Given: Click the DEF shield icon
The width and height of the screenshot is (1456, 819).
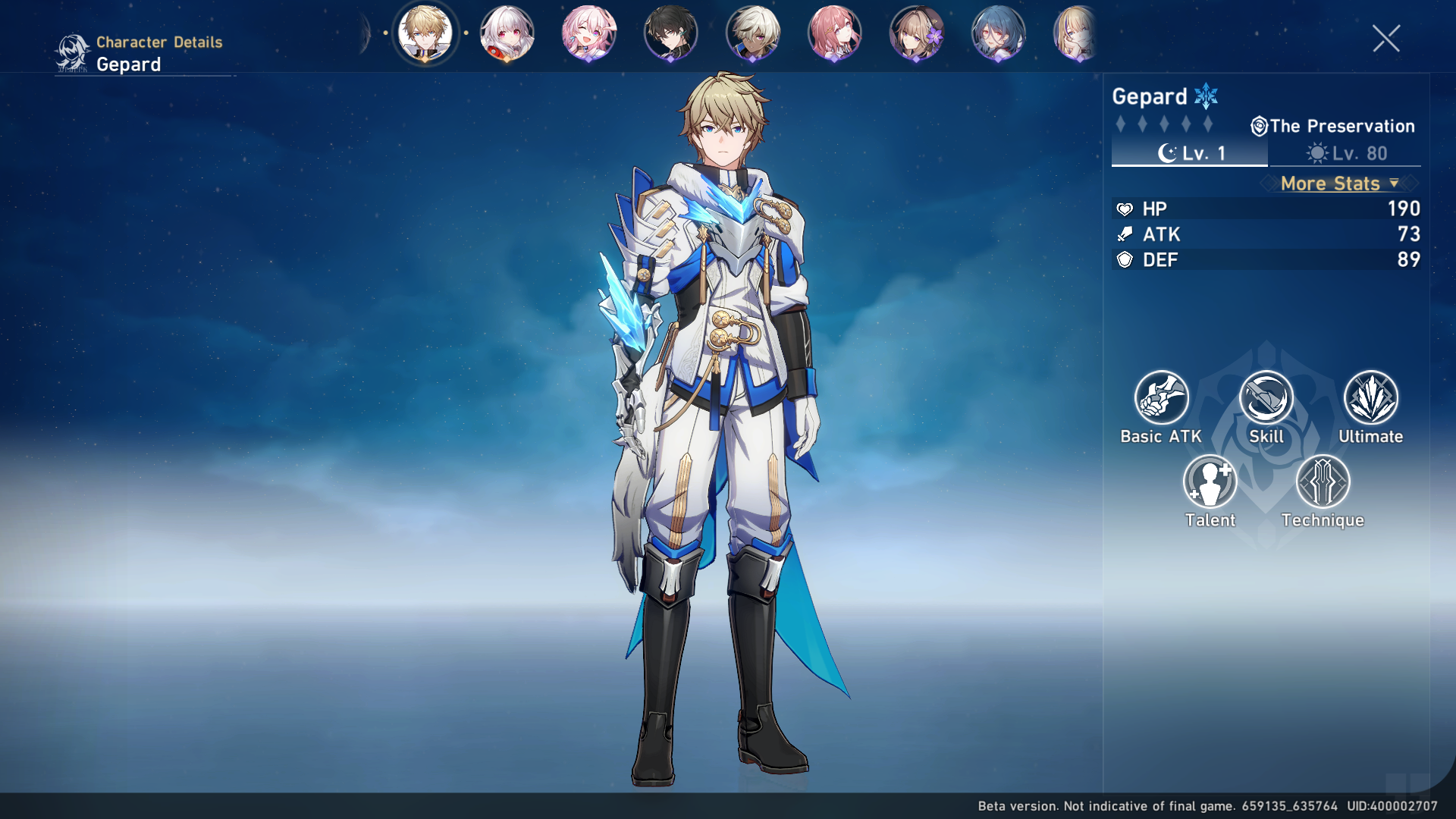Looking at the screenshot, I should (x=1125, y=260).
